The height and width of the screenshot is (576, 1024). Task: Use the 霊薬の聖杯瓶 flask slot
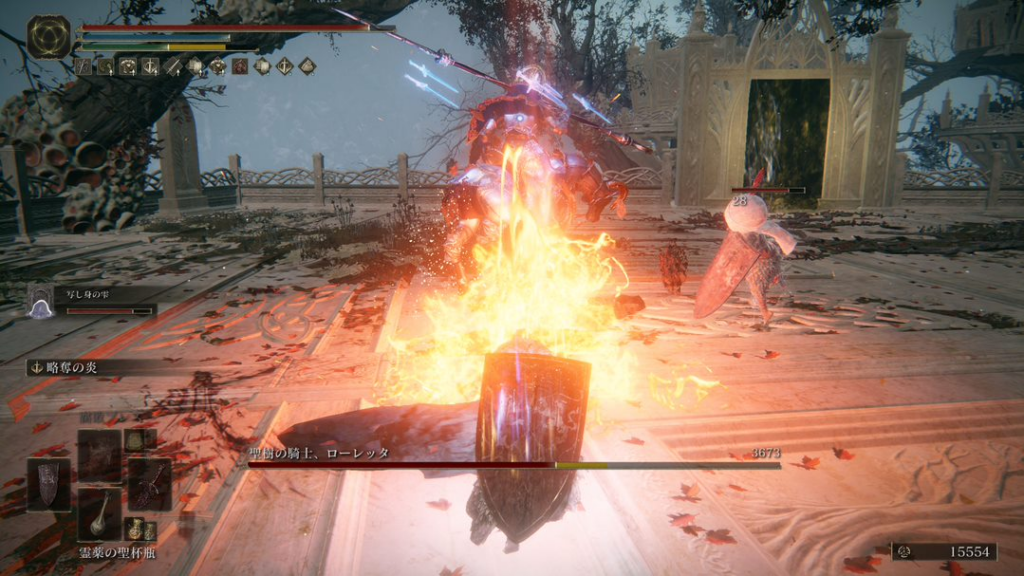99,514
